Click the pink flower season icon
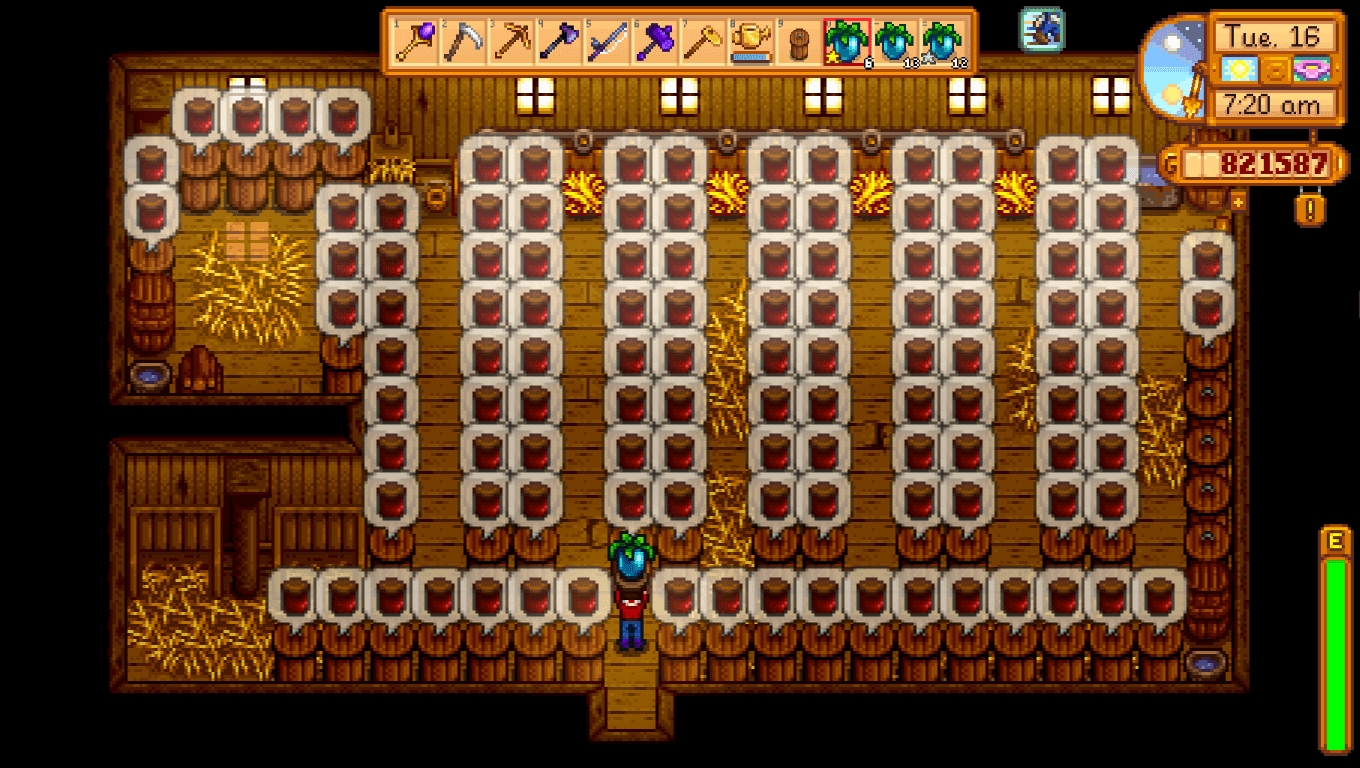Screen dimensions: 1360x768 1311,70
